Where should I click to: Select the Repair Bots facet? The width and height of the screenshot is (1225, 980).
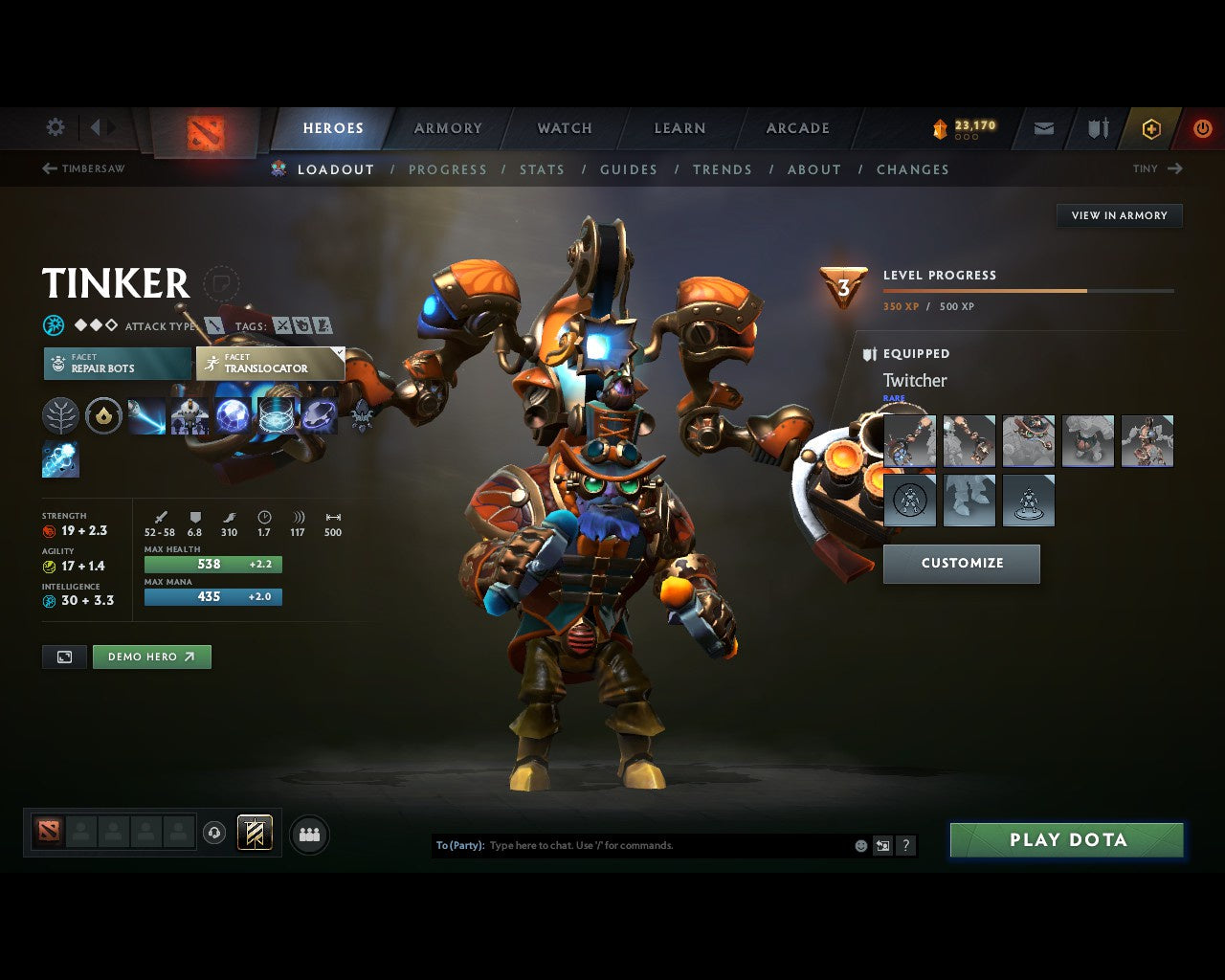tap(117, 364)
